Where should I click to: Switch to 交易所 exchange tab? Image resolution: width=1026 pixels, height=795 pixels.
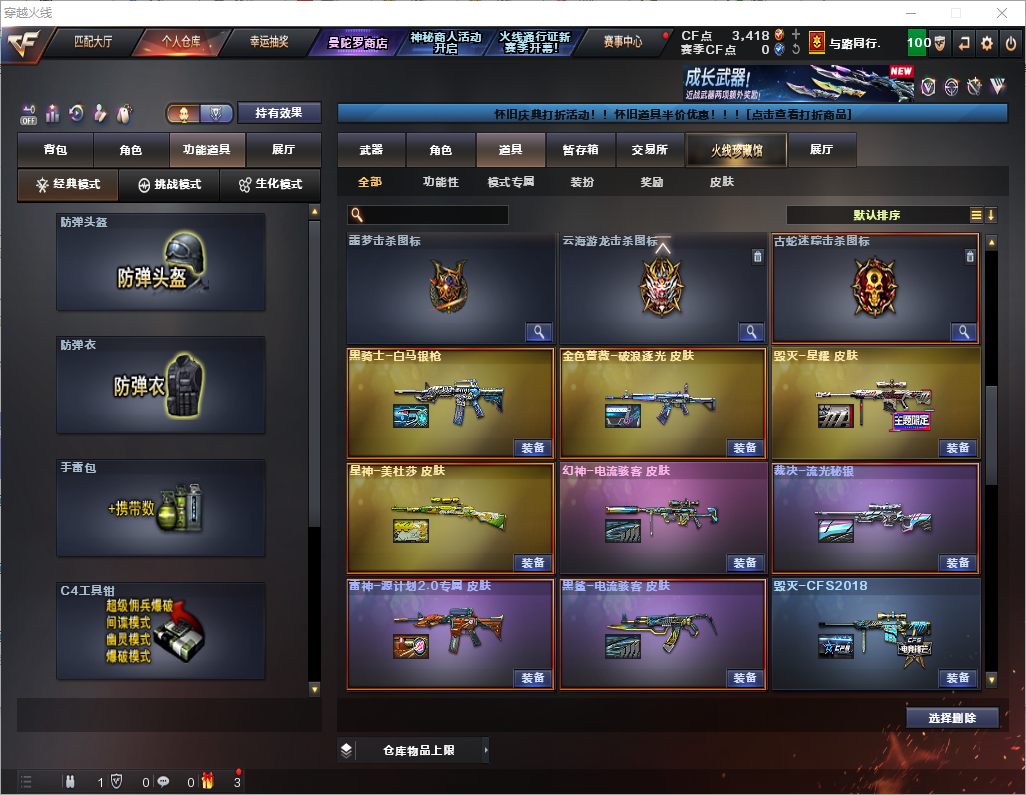pos(649,150)
